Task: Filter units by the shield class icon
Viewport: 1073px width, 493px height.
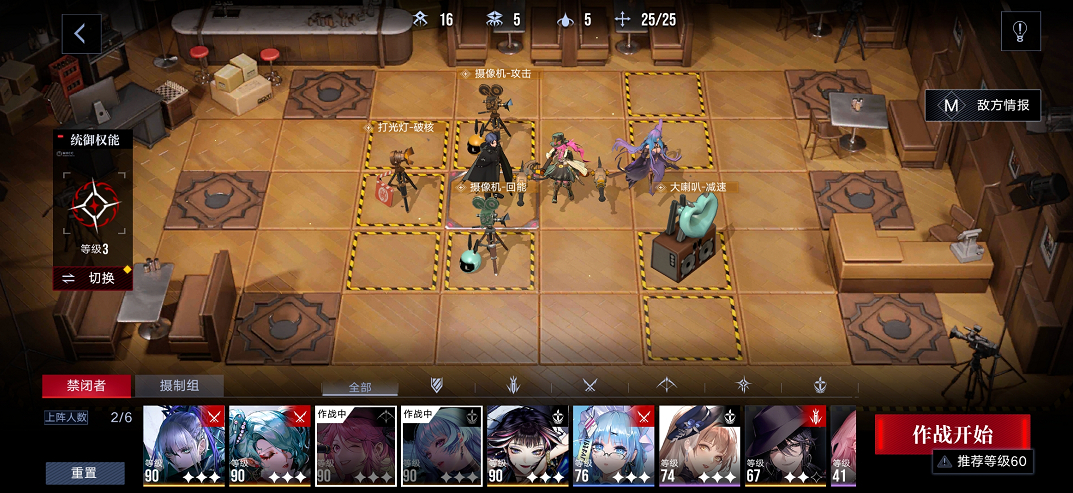Action: tap(437, 386)
